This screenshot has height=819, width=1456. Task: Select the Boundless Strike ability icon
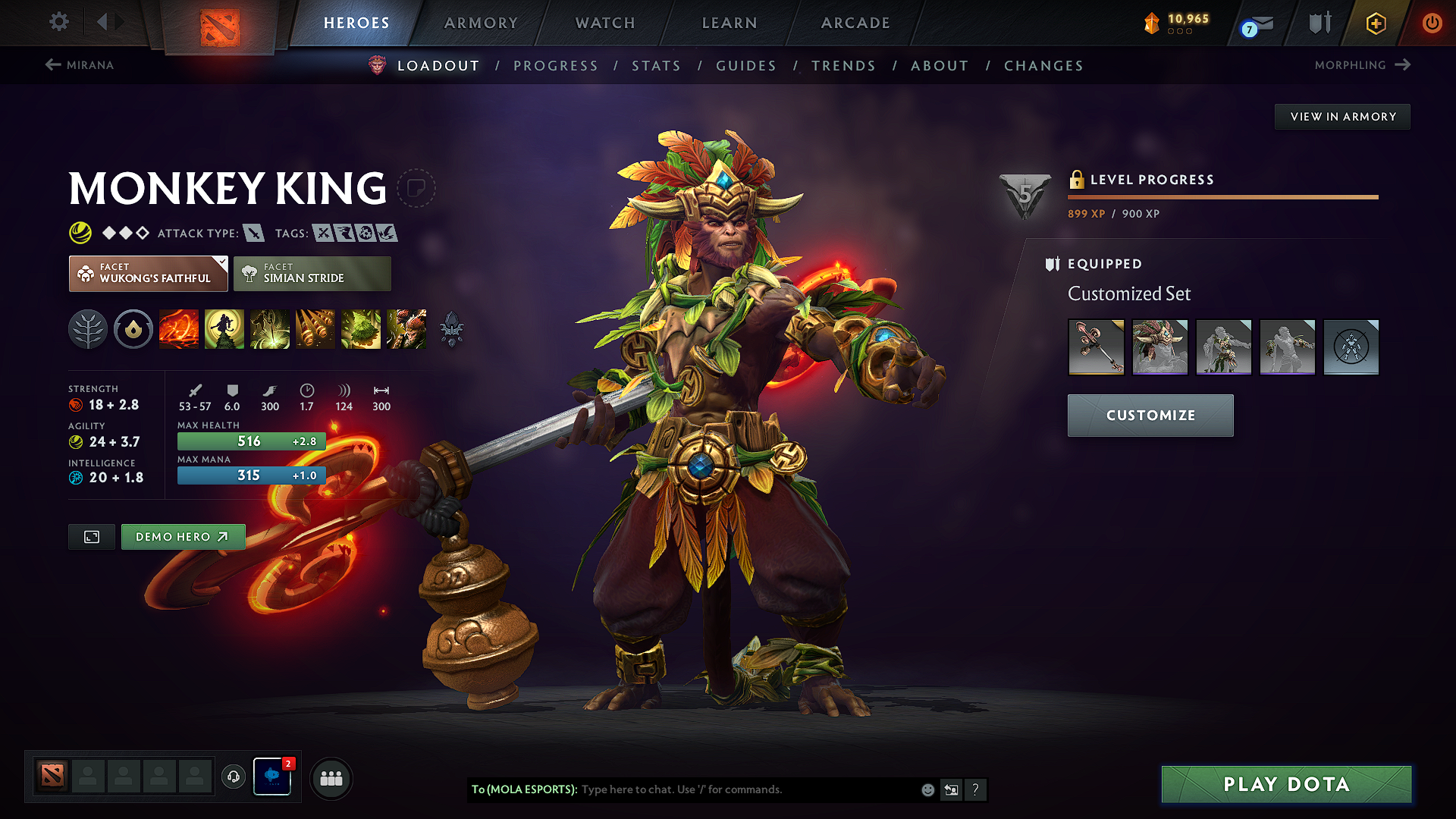tap(178, 329)
